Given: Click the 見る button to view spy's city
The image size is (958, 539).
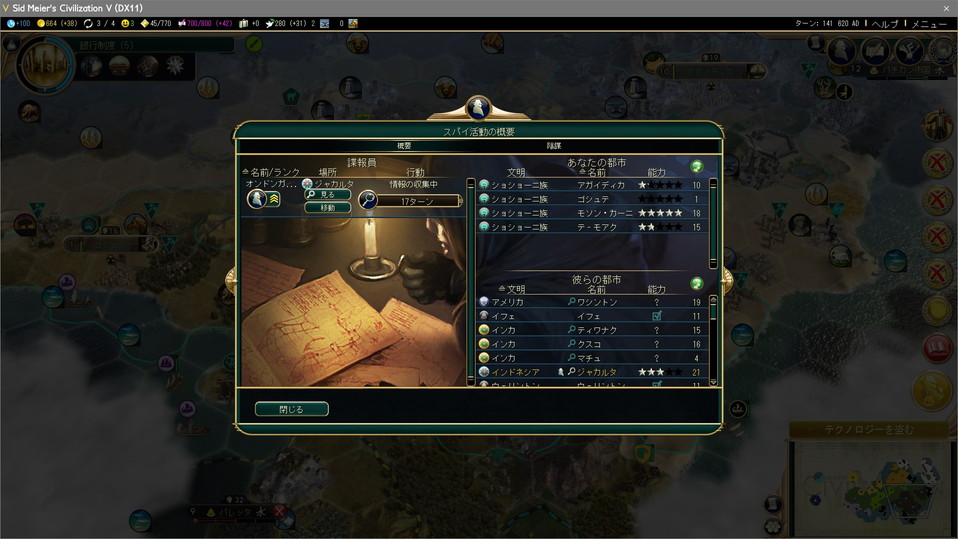Looking at the screenshot, I should 327,195.
